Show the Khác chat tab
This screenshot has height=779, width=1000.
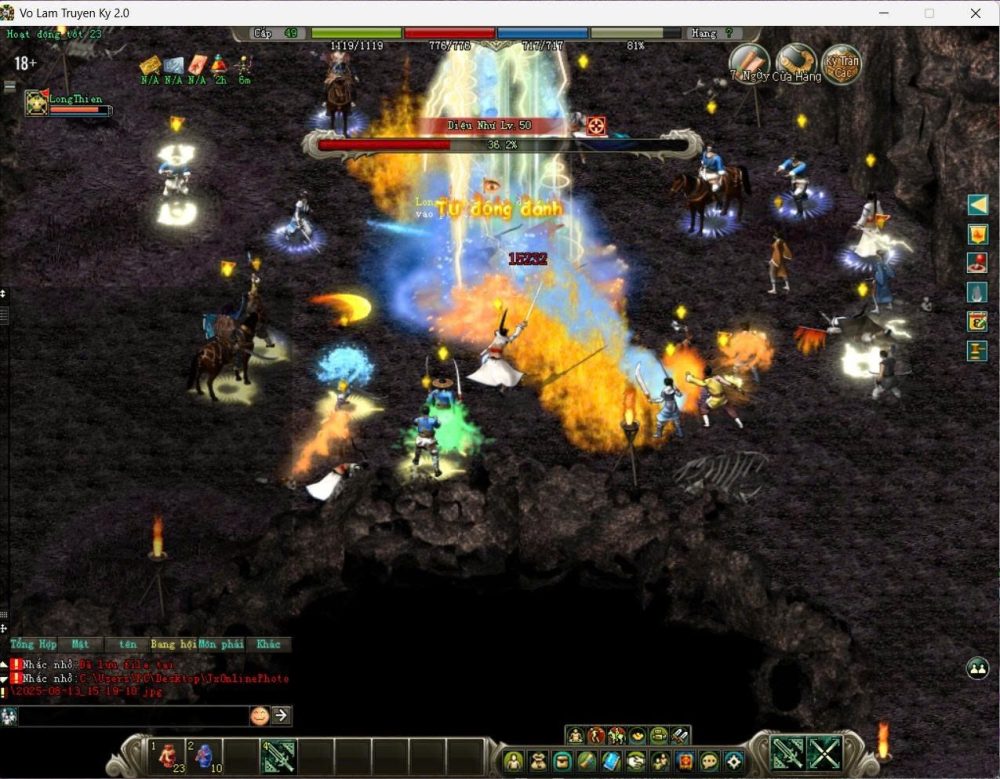[268, 644]
